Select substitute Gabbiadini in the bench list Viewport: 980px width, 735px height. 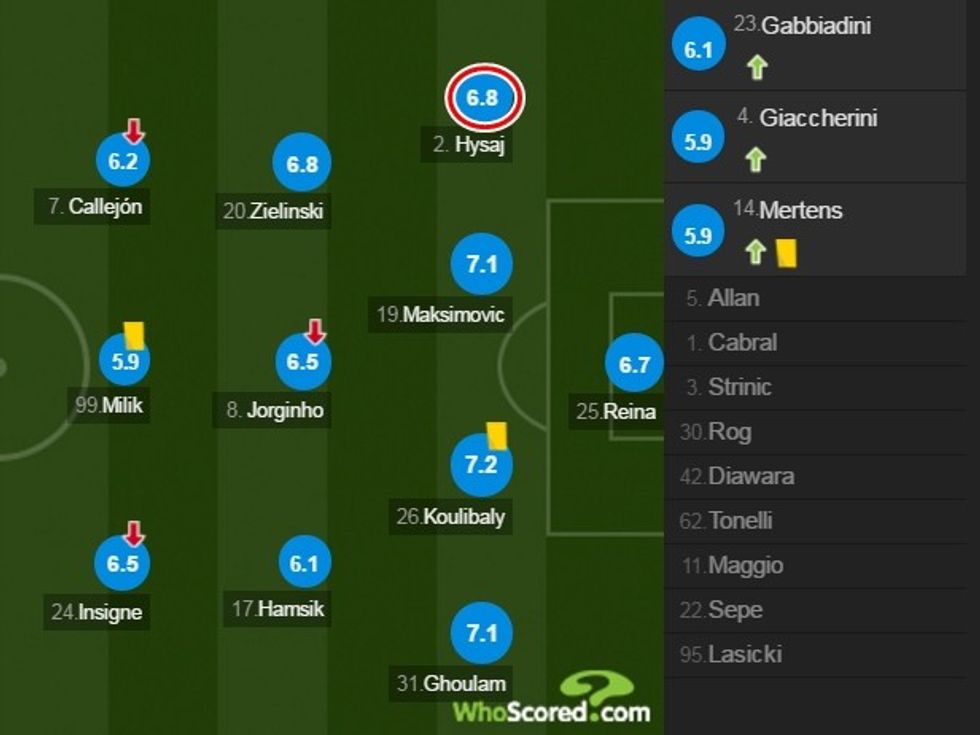coord(815,26)
